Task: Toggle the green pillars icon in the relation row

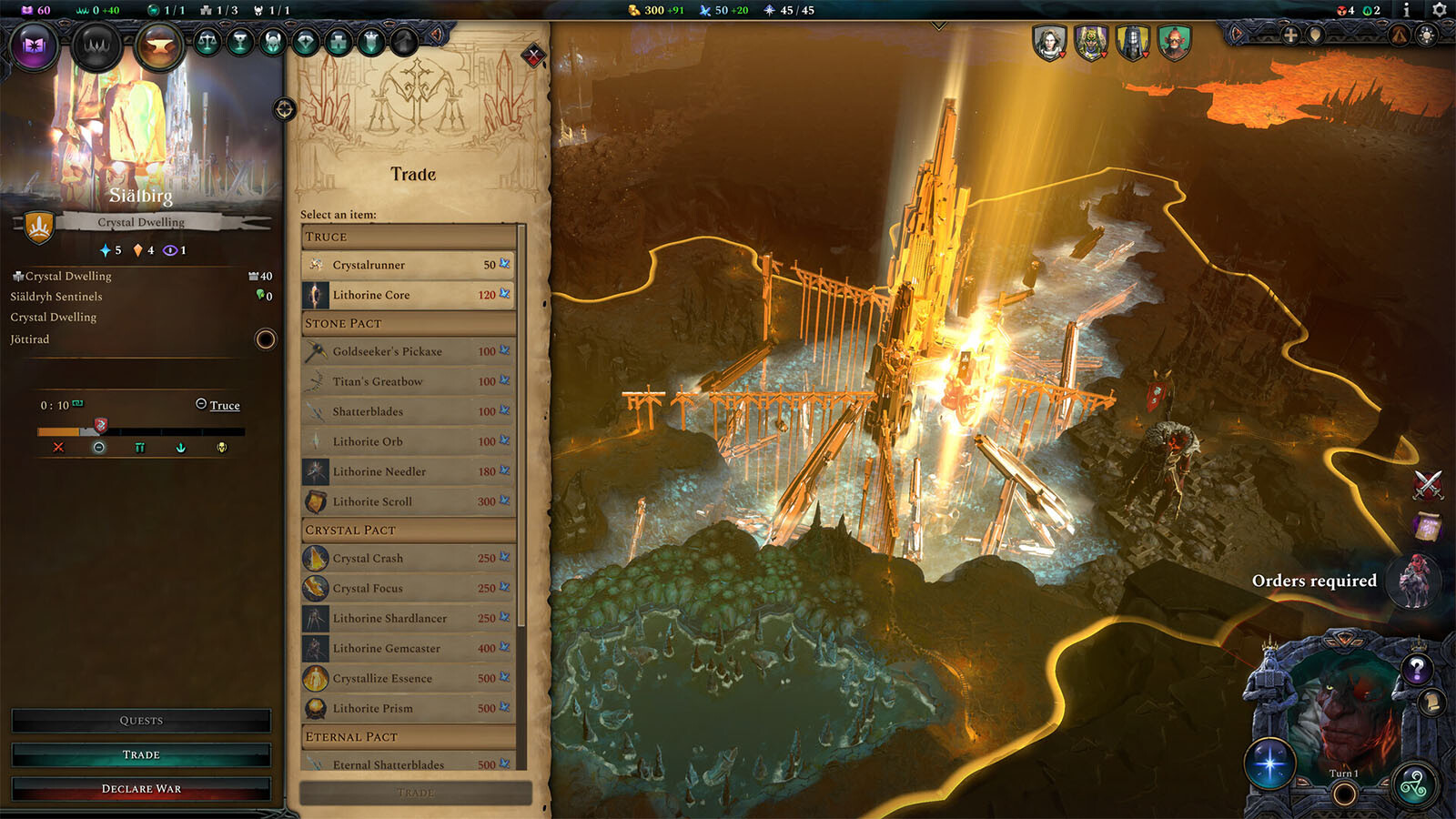Action: point(139,448)
